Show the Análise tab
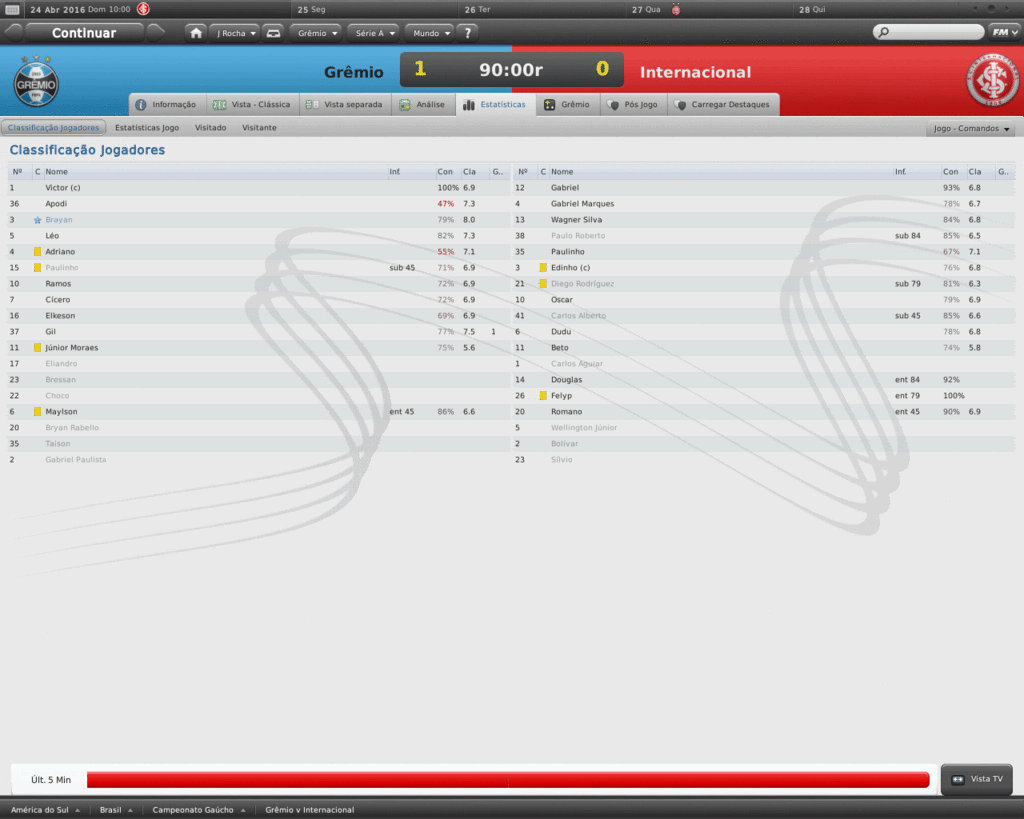This screenshot has height=819, width=1024. 422,104
